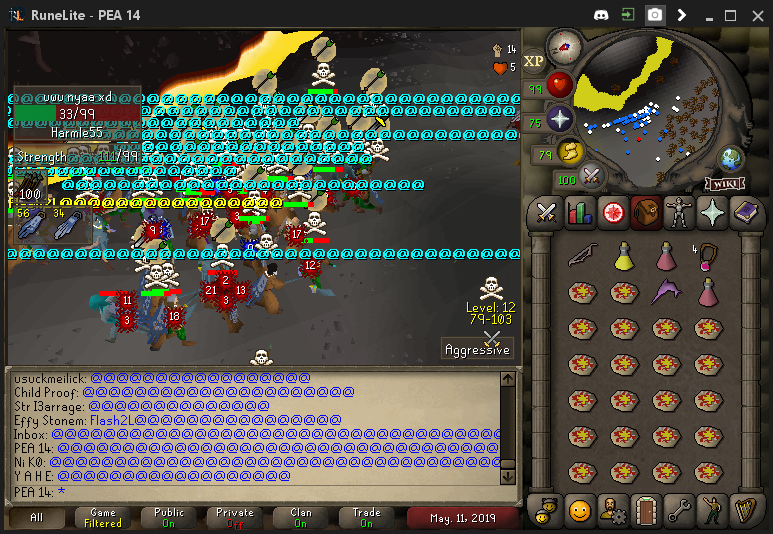Toggle run with the boot energy orb
Viewport: 773px width, 534px height.
coord(570,152)
